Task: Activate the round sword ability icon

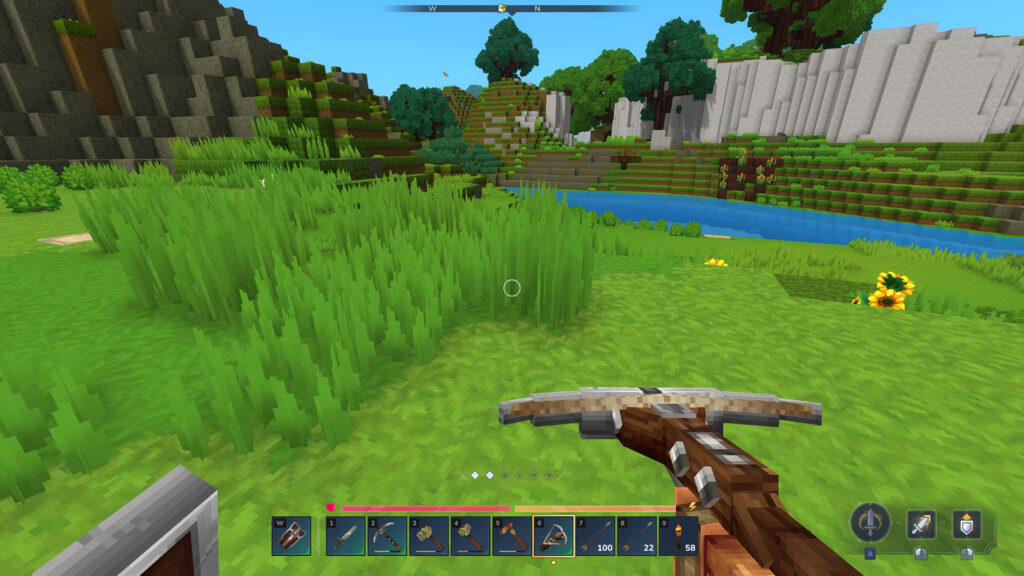Action: point(870,523)
